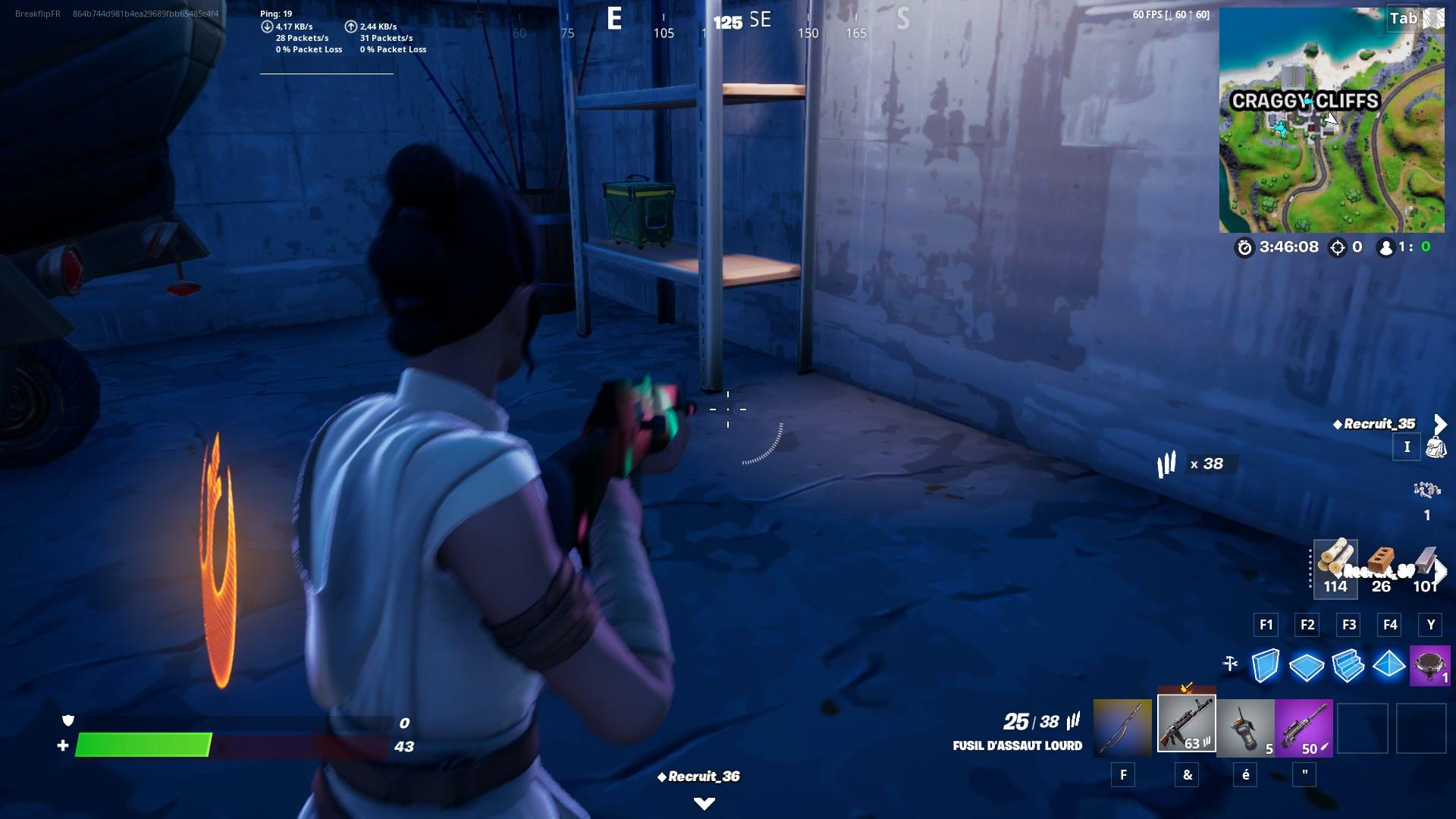
Task: Select the trap slot item
Action: (x=1429, y=664)
